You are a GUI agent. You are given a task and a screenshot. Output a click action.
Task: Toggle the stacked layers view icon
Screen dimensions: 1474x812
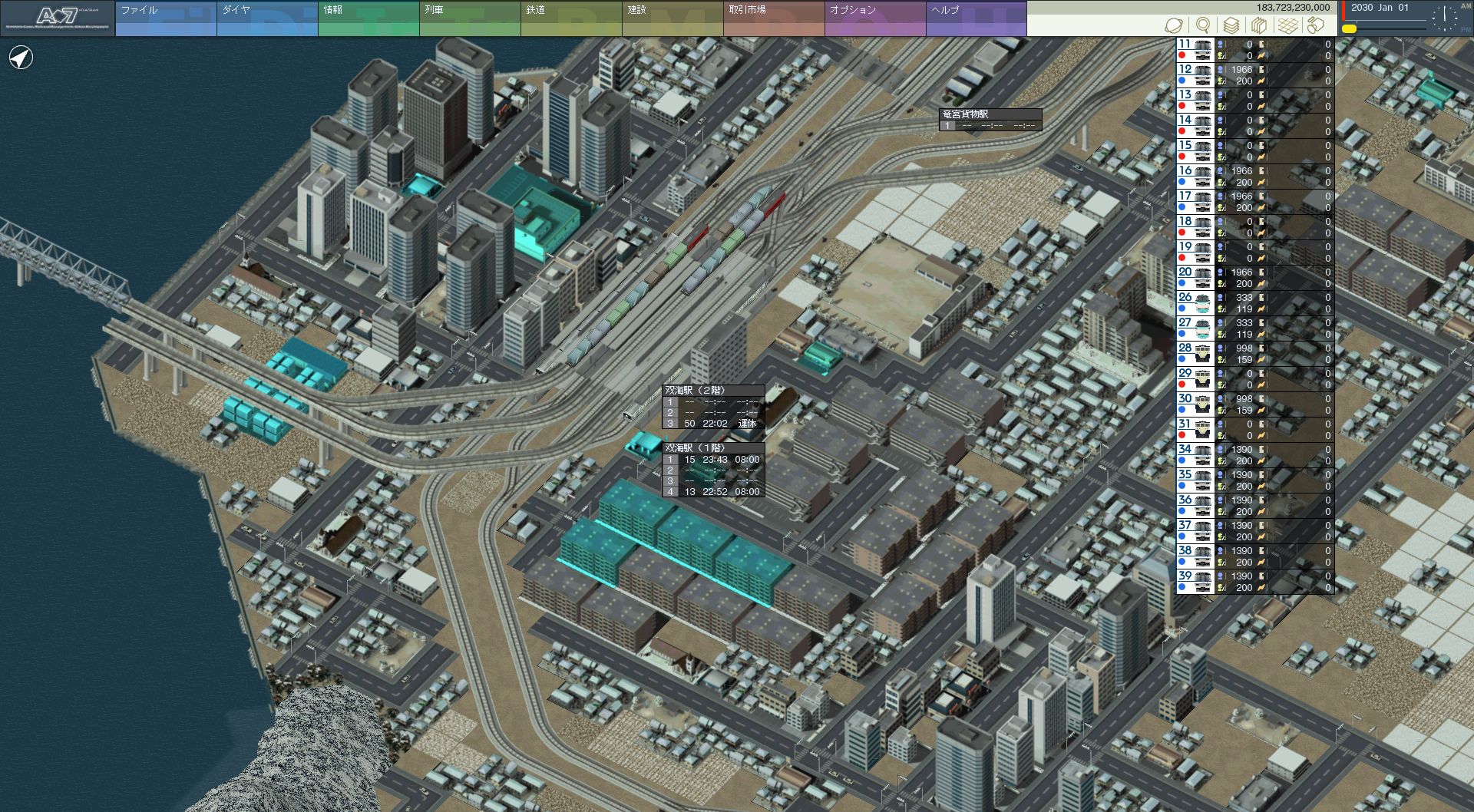tap(1231, 25)
